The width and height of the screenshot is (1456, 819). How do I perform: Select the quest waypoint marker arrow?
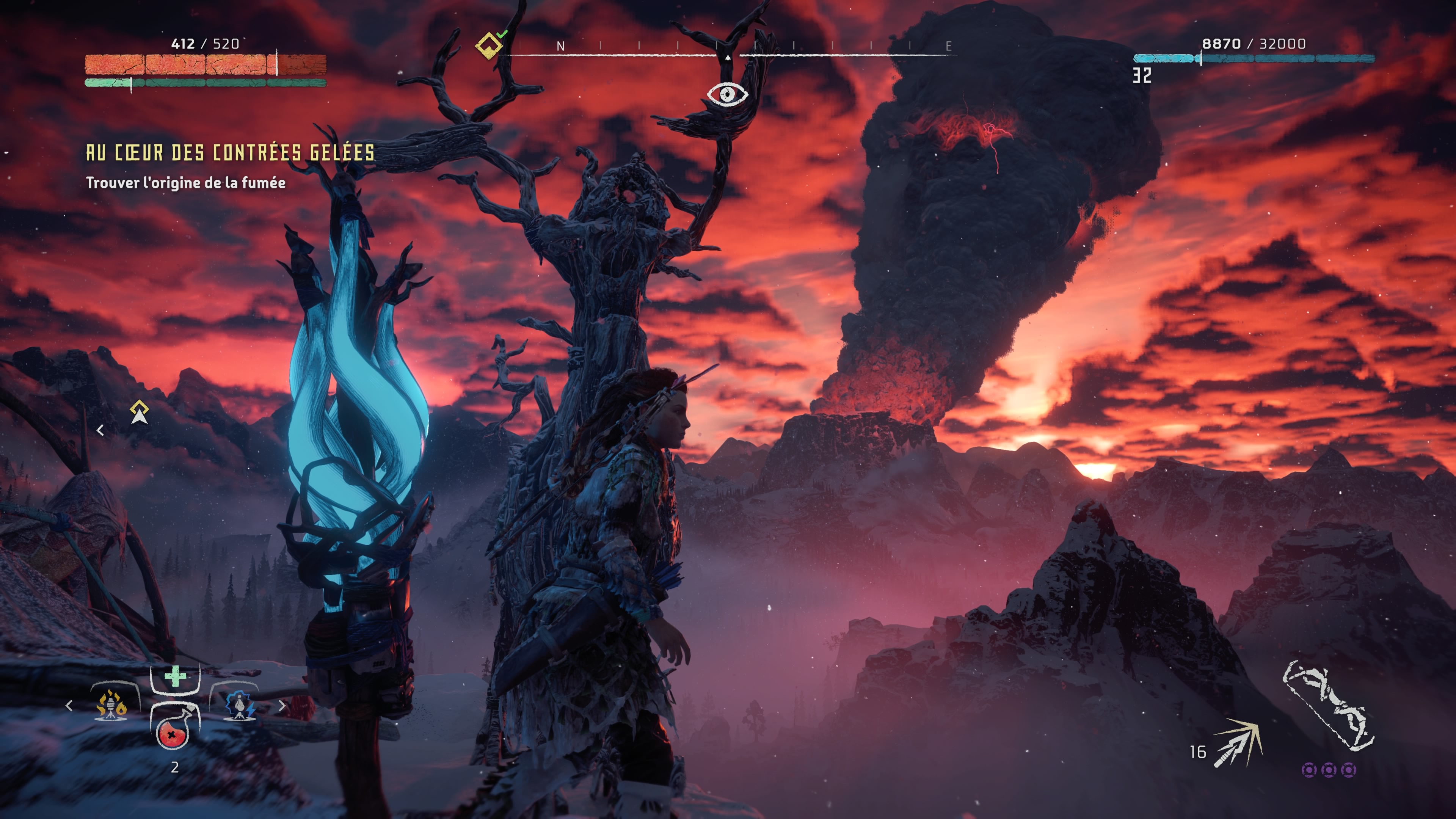point(139,413)
